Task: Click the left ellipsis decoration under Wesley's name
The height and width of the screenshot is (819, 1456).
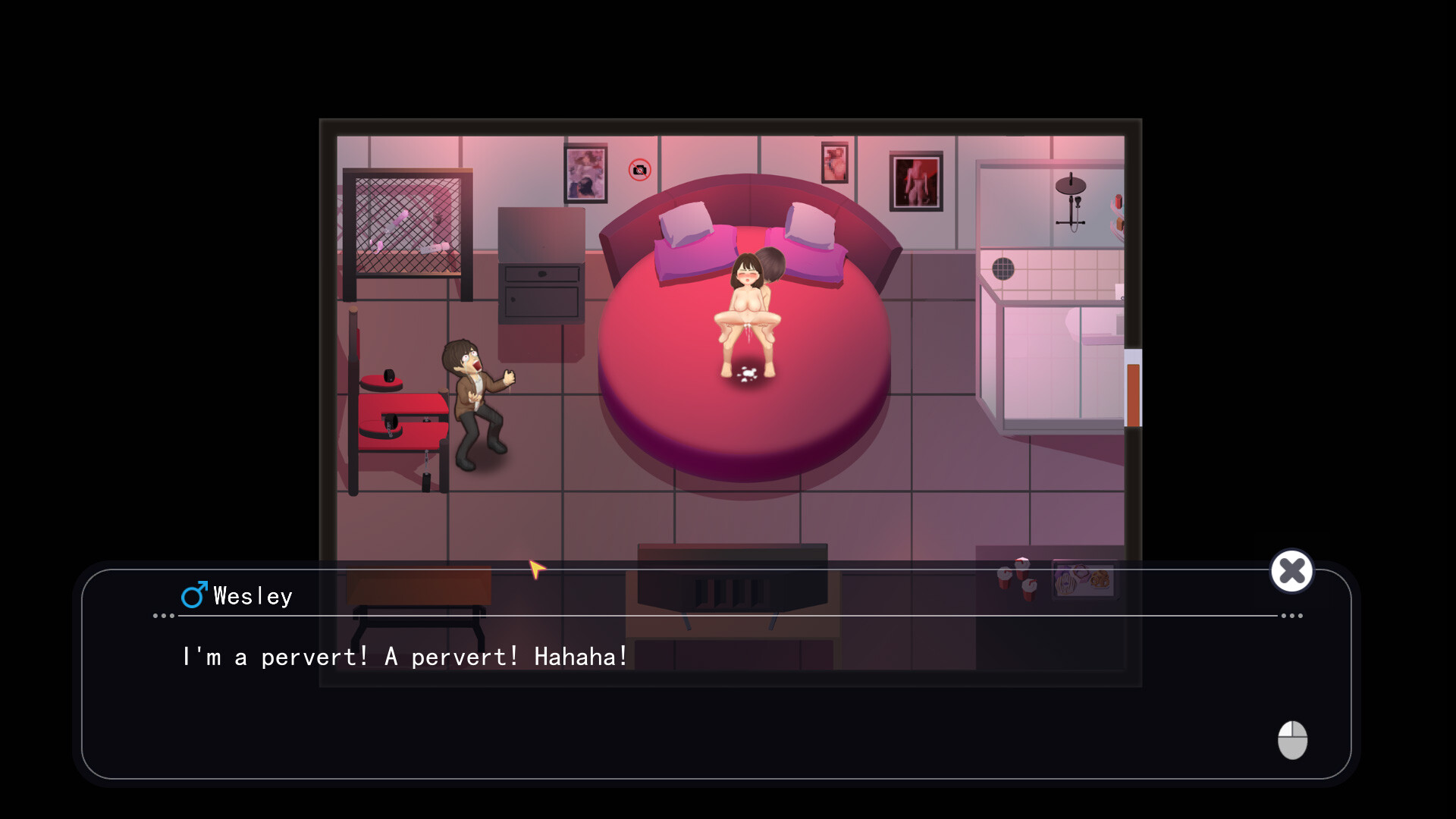Action: click(163, 617)
